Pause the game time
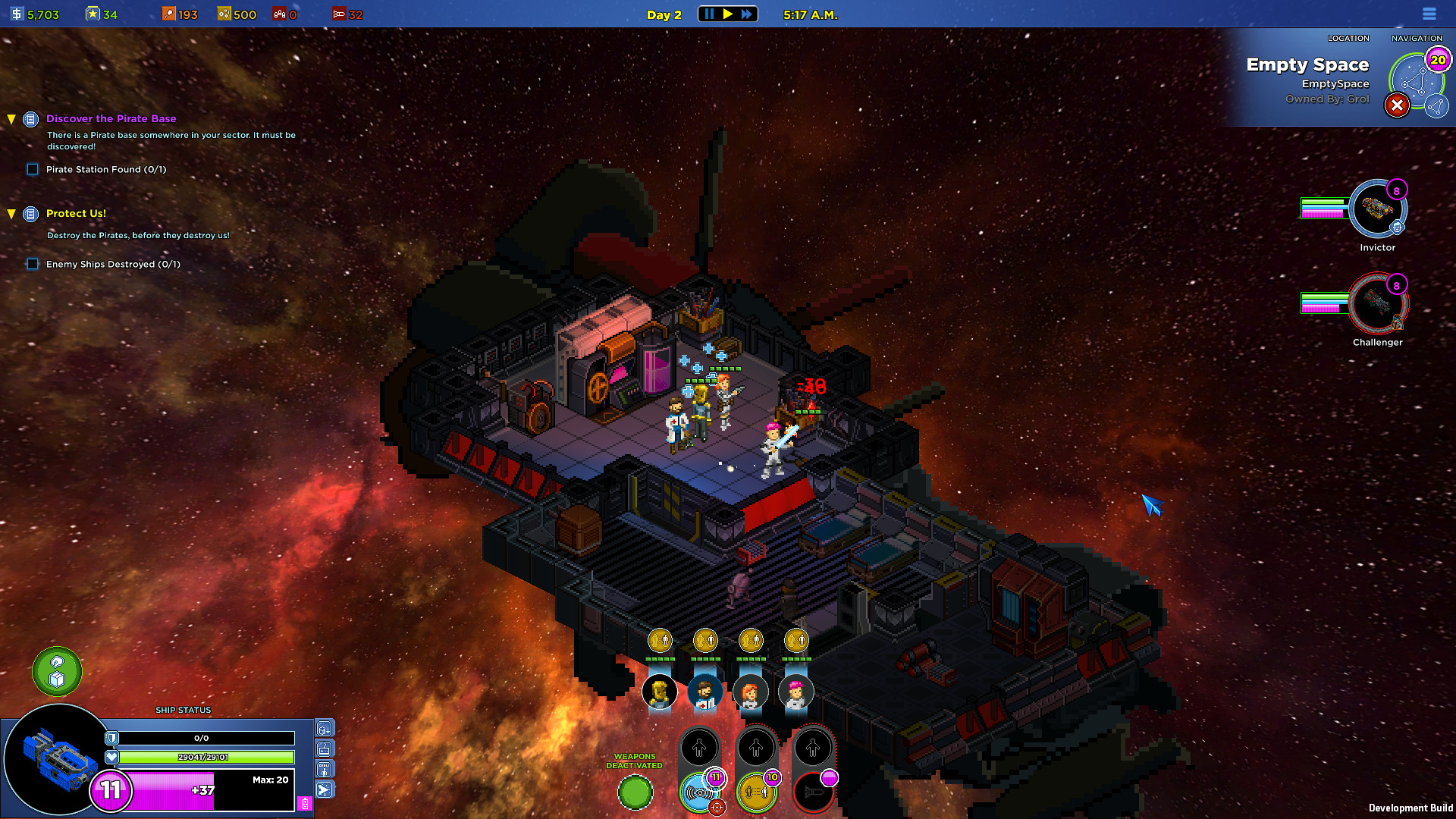1456x819 pixels. pyautogui.click(x=709, y=14)
